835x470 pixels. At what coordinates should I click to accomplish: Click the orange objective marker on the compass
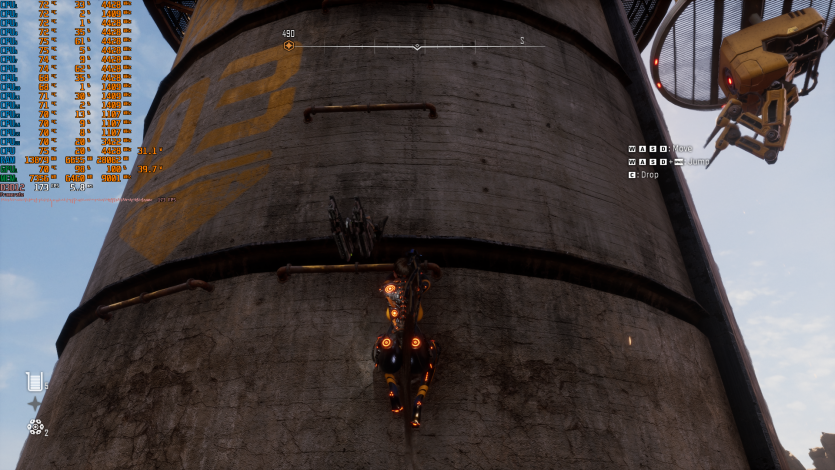tap(289, 45)
